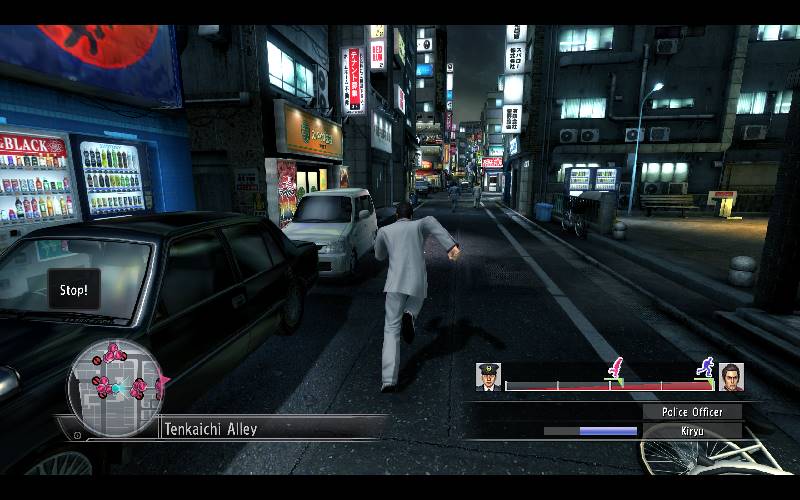Click the Police Officer portrait icon
This screenshot has width=800, height=500.
[x=489, y=376]
